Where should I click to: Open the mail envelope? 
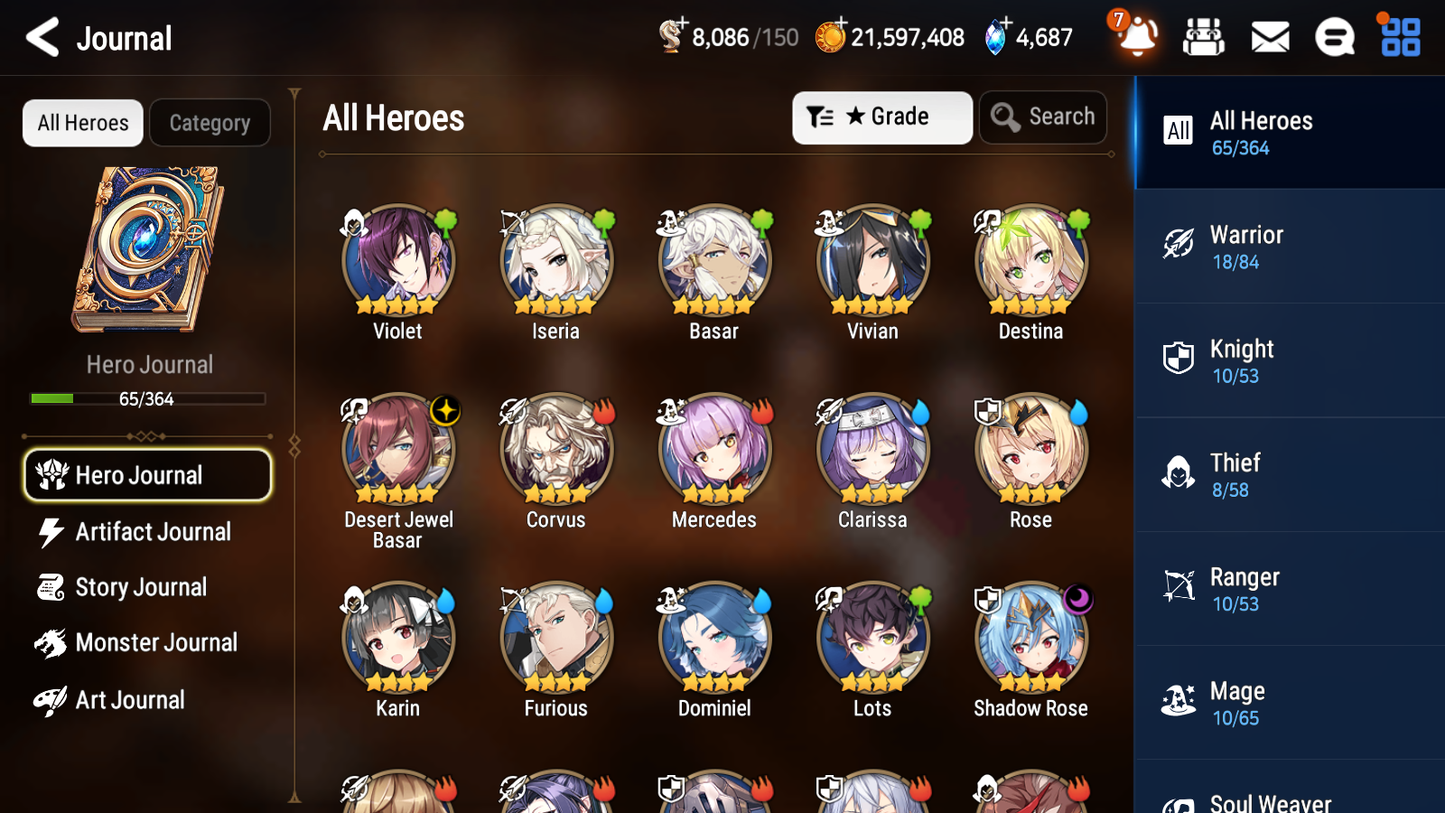[x=1269, y=36]
